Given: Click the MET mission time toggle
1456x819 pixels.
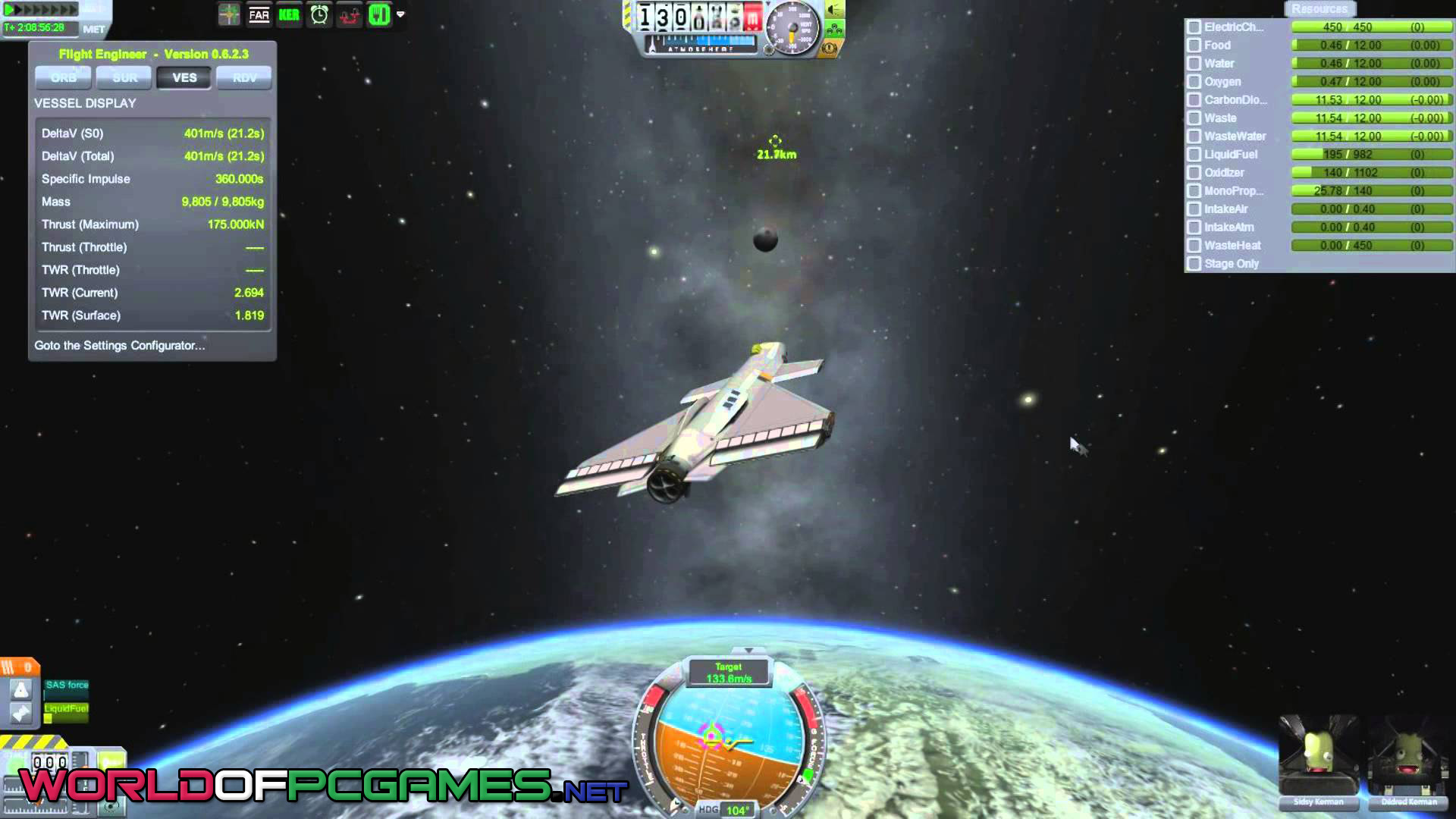Looking at the screenshot, I should (94, 30).
